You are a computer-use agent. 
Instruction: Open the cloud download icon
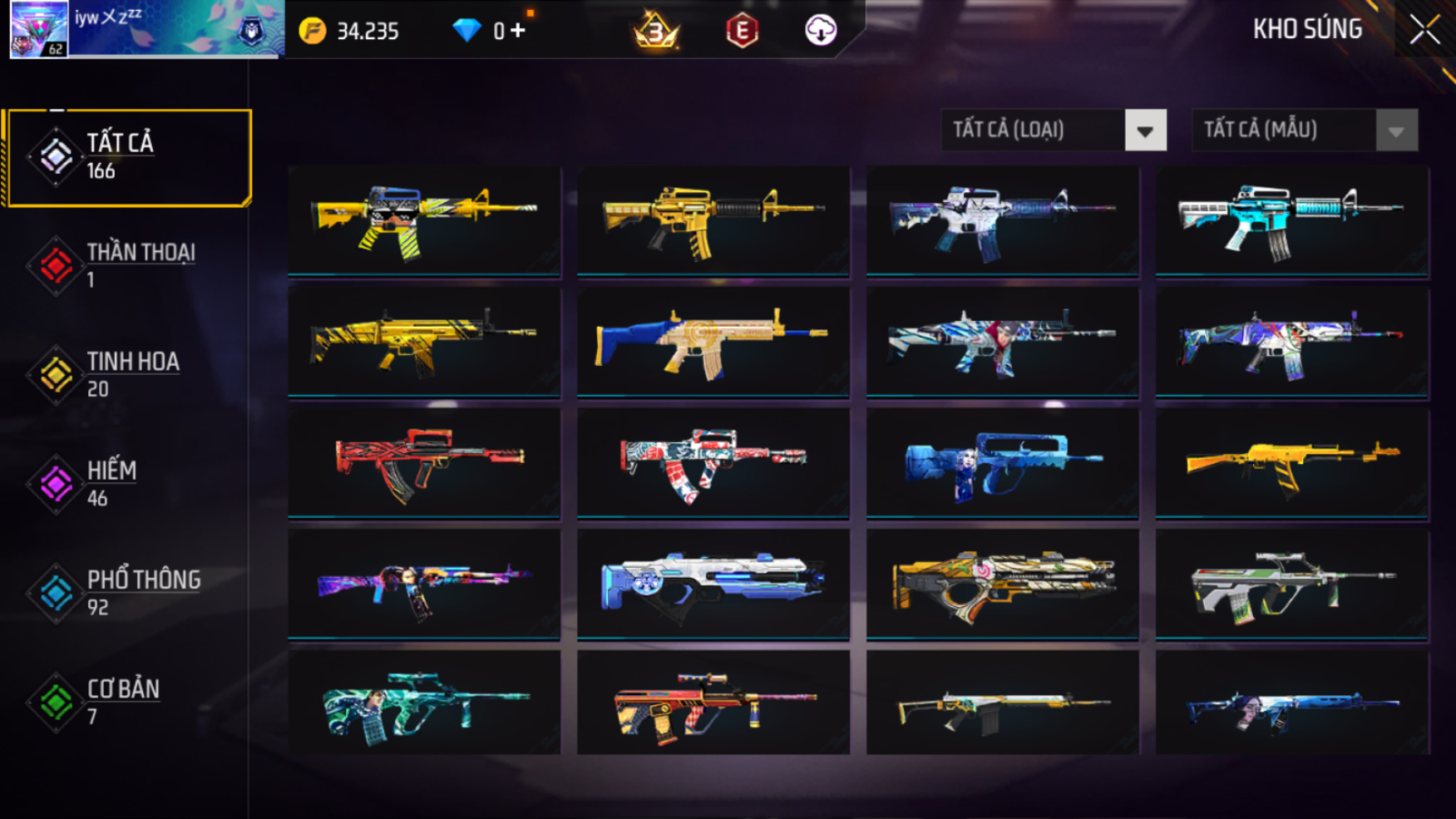(820, 31)
